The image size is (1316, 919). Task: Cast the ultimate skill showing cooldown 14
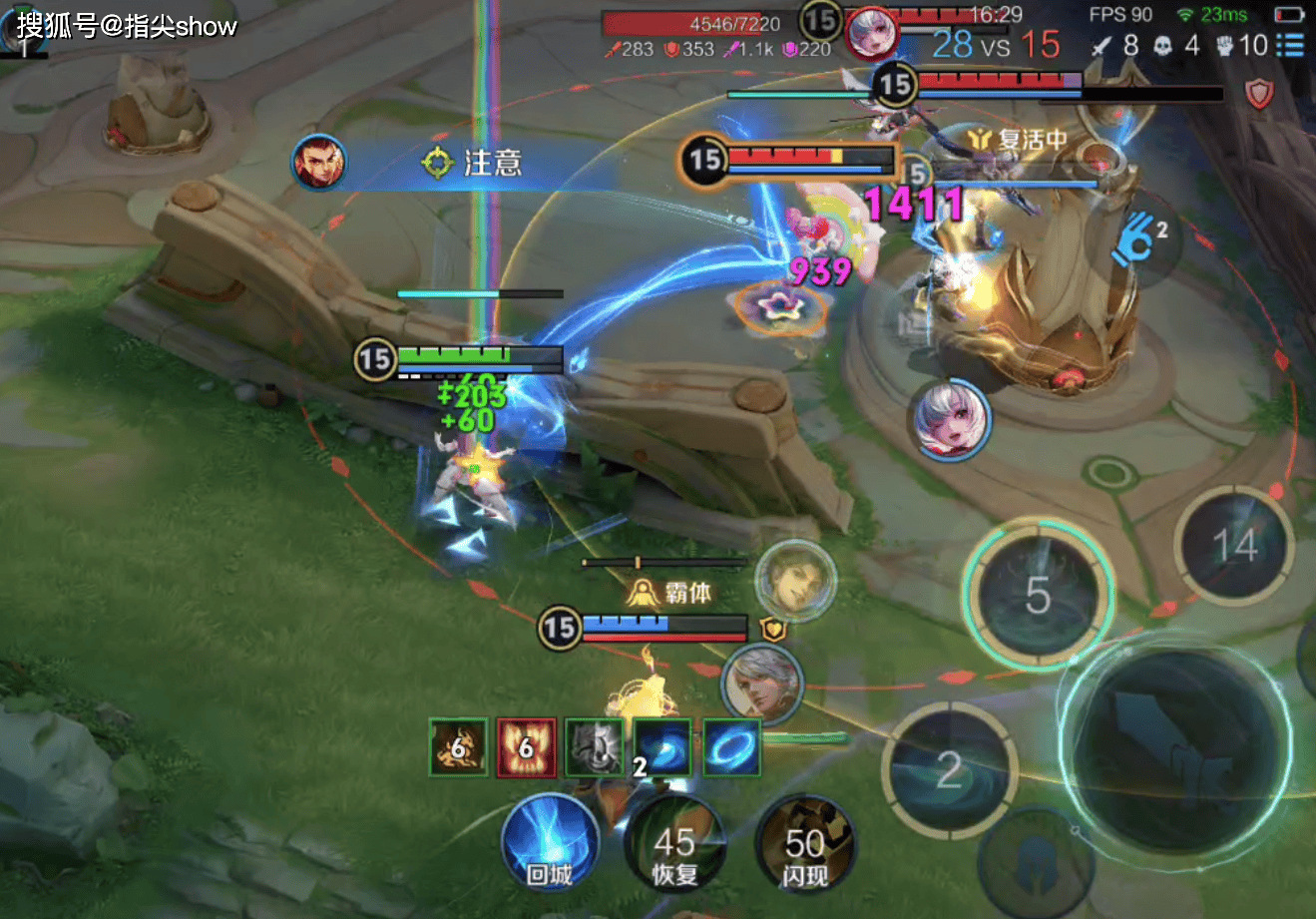click(x=1234, y=546)
